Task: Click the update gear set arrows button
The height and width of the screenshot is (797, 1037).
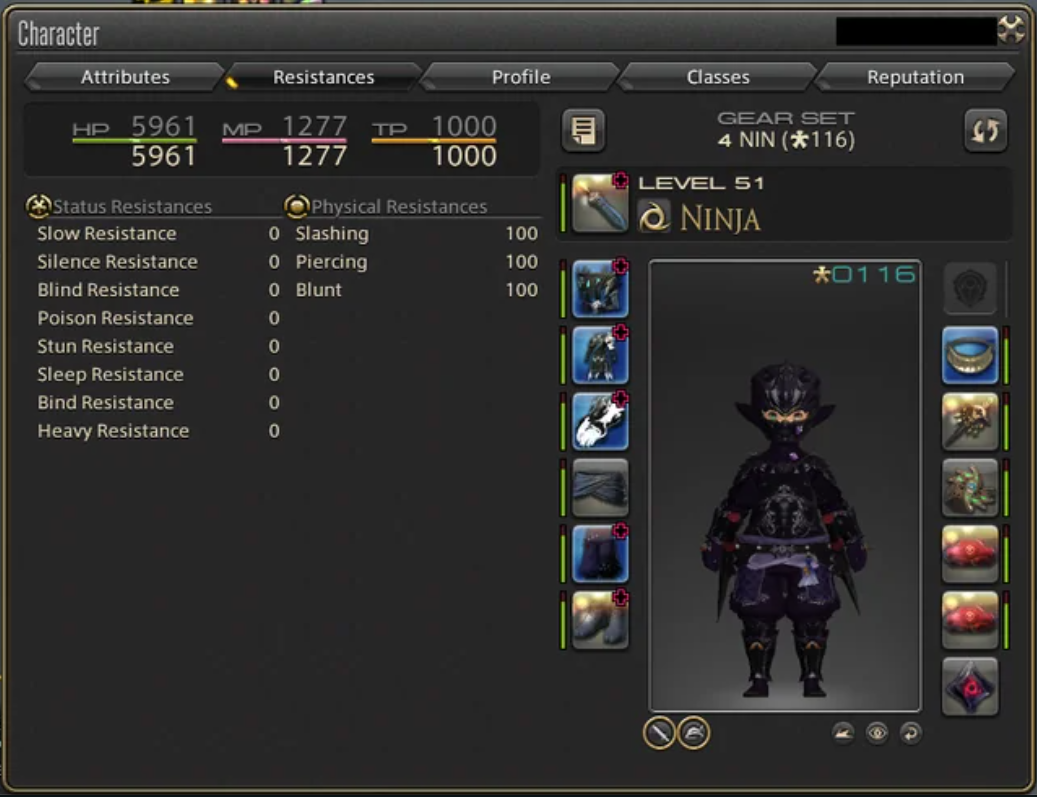Action: click(985, 131)
